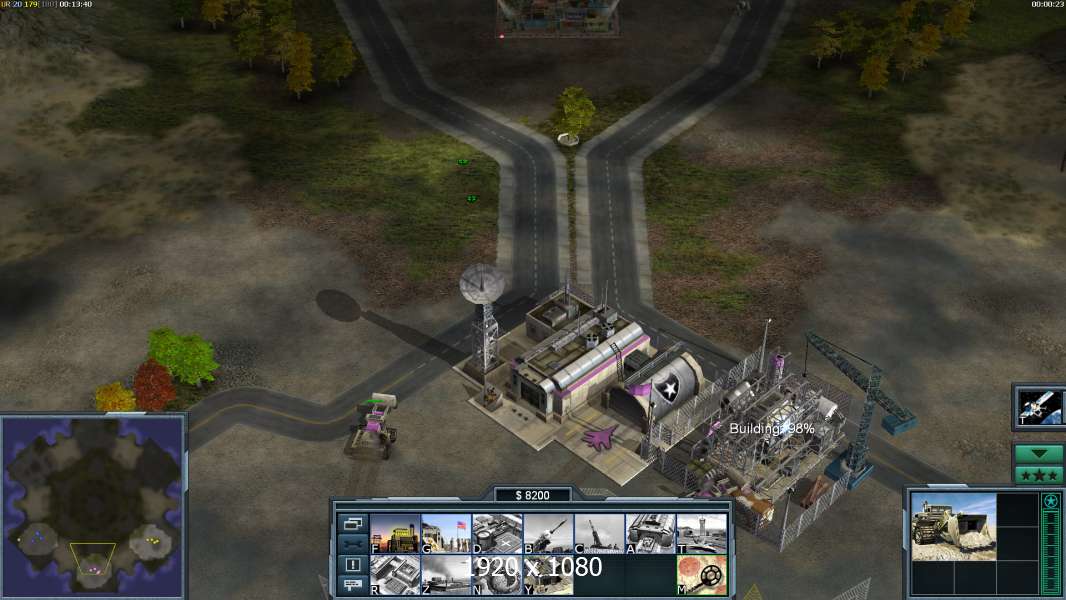Open the three-star General's promotions button
Viewport: 1066px width, 600px height.
click(x=1039, y=474)
